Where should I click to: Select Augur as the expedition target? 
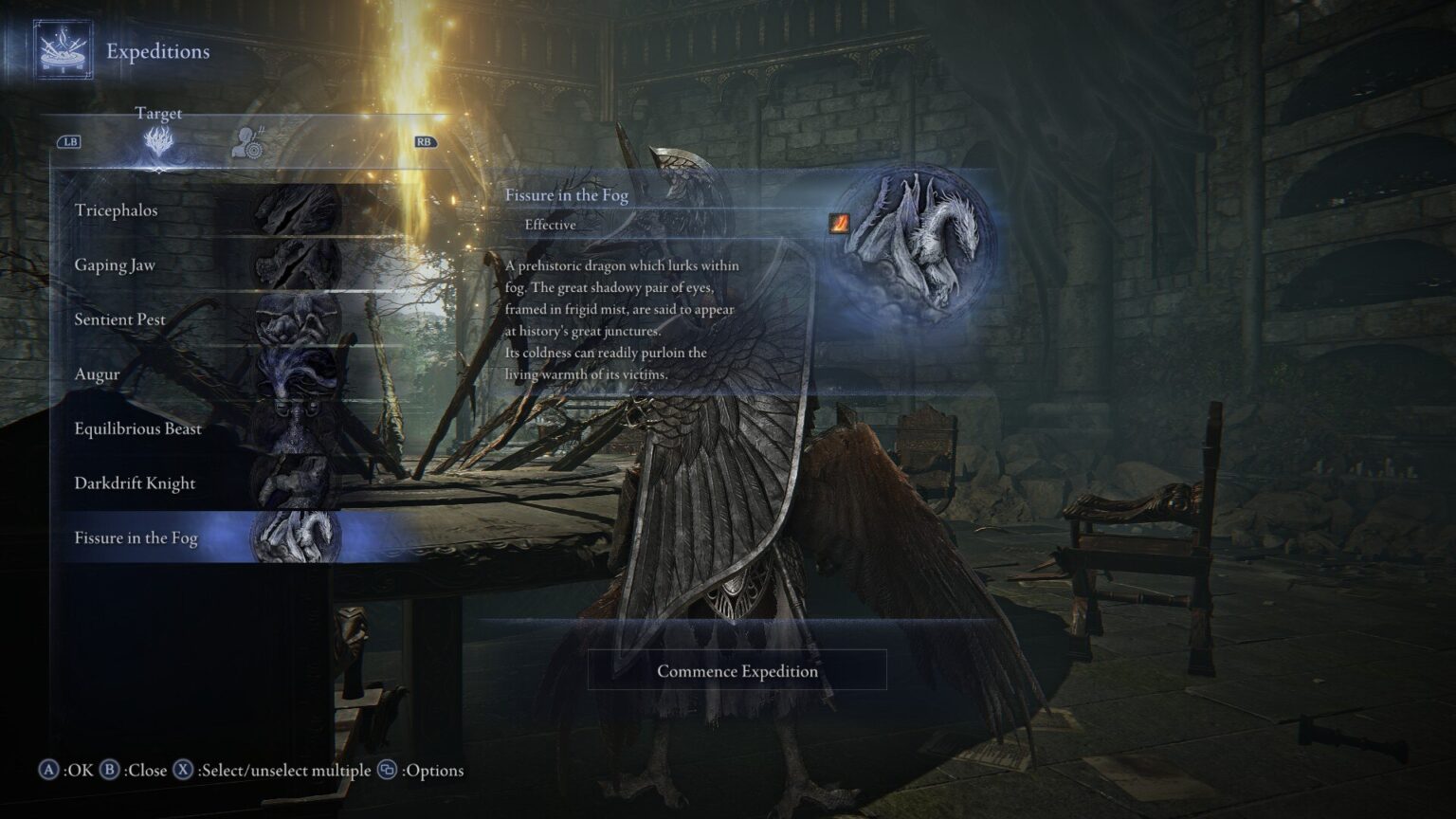(98, 374)
